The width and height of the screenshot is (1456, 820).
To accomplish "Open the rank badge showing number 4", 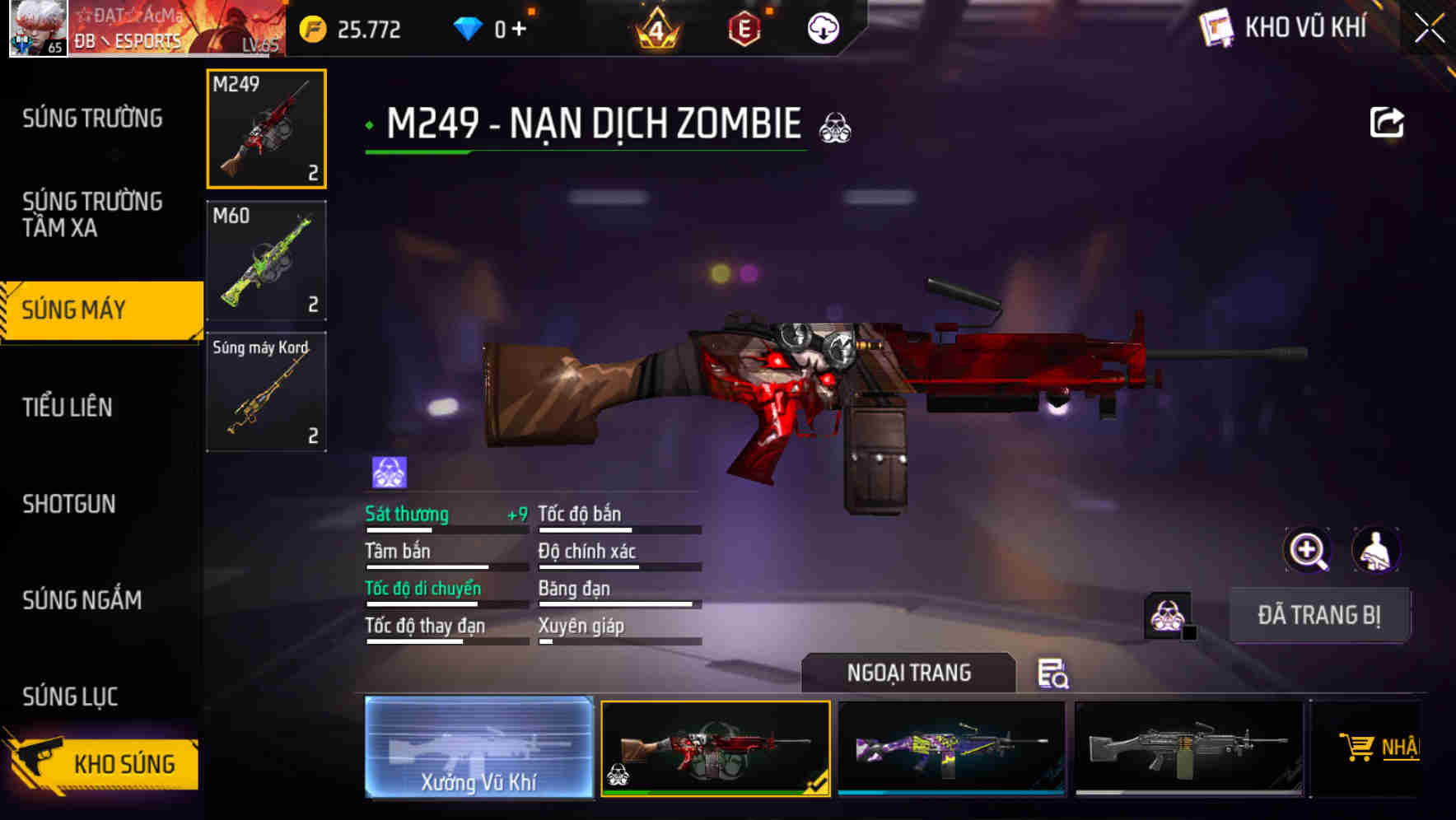I will 655,29.
